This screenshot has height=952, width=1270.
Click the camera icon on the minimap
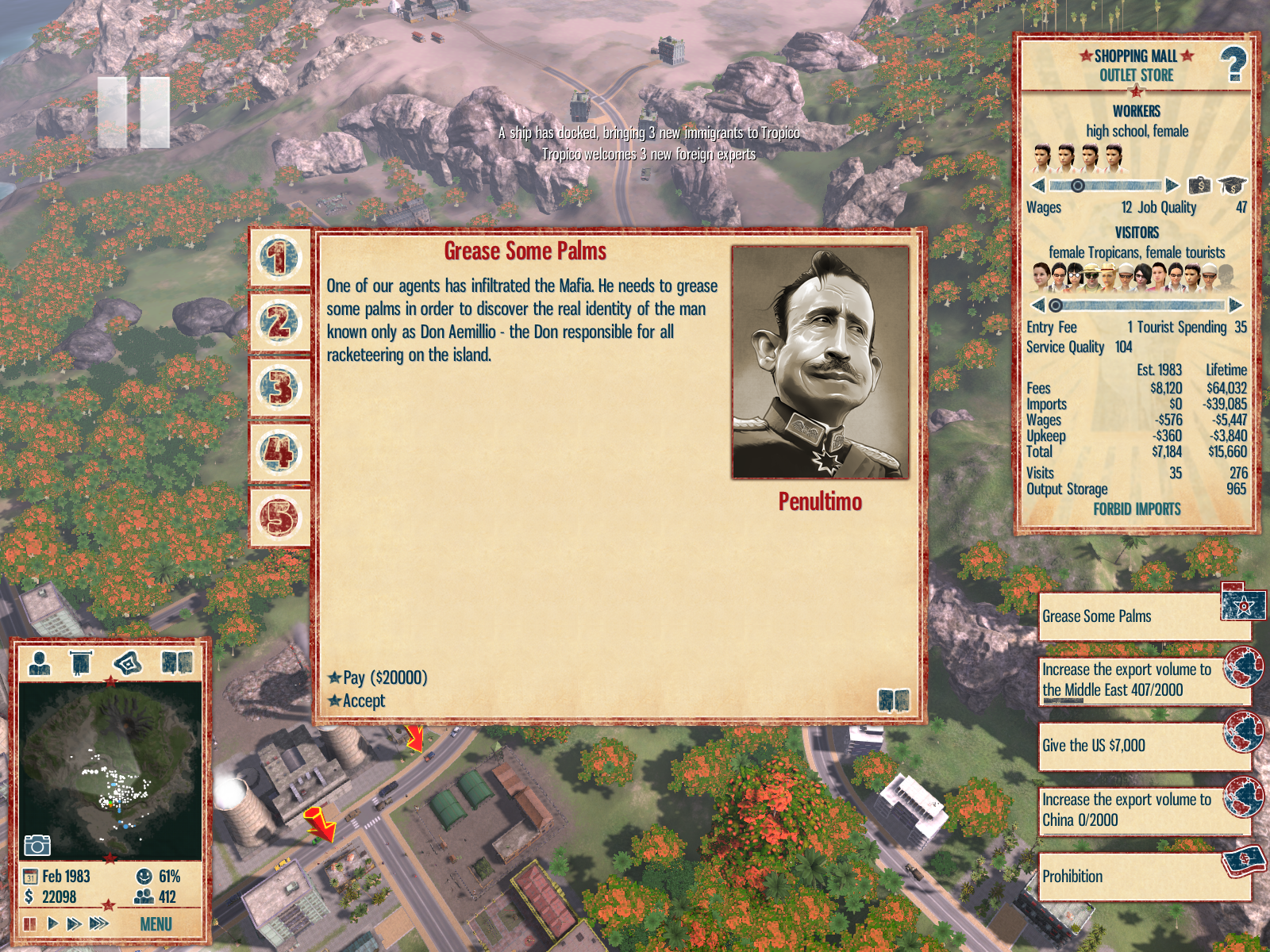point(37,846)
